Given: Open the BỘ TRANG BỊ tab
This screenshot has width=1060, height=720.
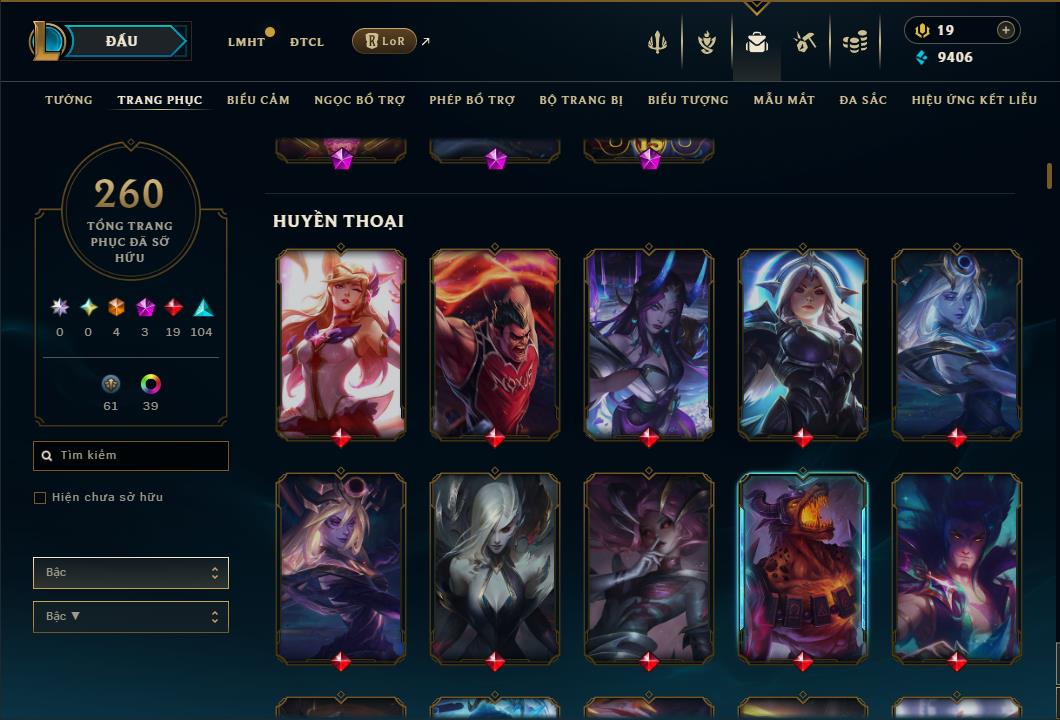Looking at the screenshot, I should coord(581,100).
